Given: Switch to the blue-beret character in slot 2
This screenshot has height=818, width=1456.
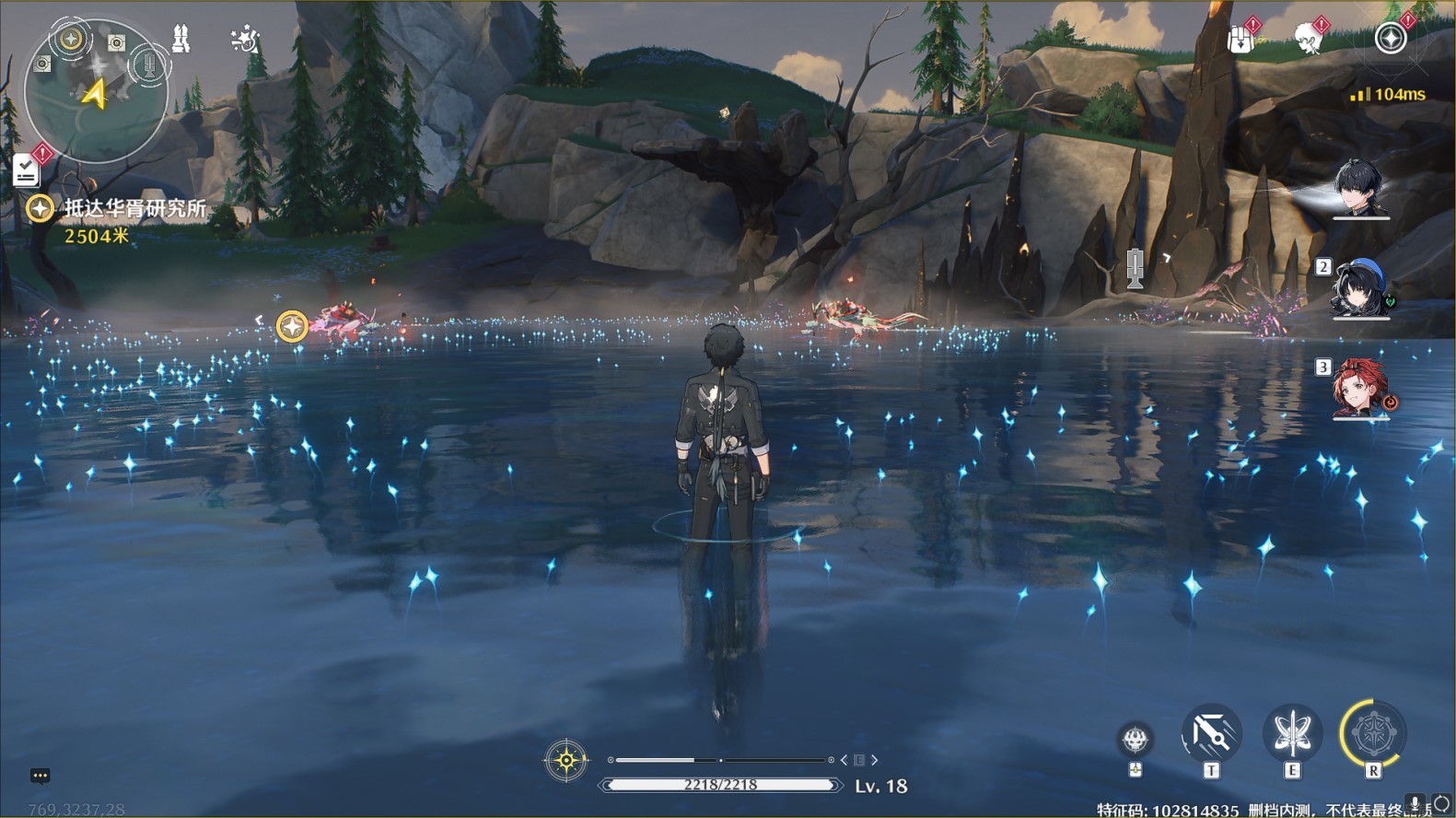Looking at the screenshot, I should coord(1360,287).
